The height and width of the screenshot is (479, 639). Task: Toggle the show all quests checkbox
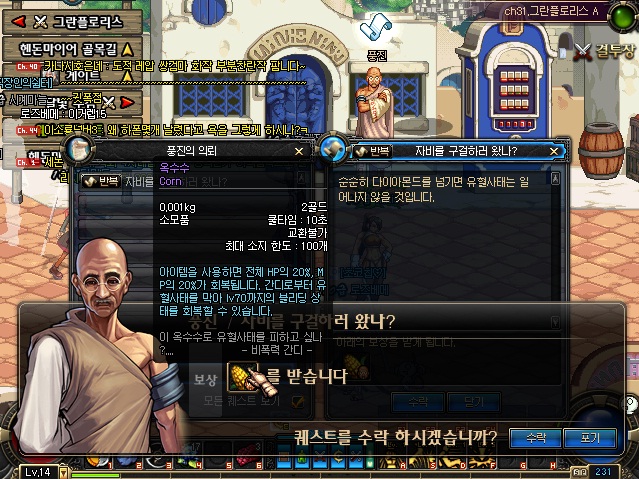pos(298,400)
